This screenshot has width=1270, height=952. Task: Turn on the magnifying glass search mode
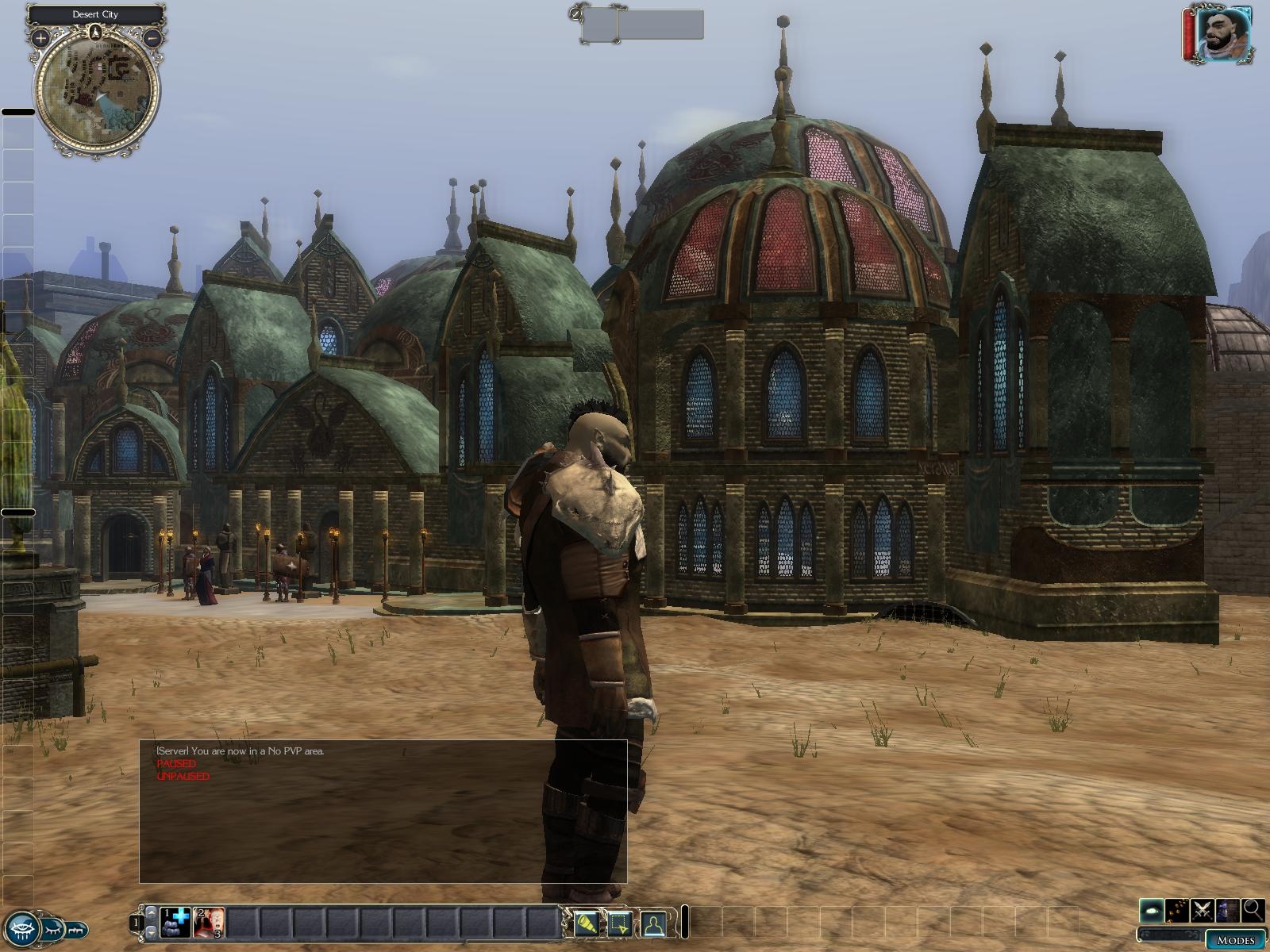tap(1253, 910)
